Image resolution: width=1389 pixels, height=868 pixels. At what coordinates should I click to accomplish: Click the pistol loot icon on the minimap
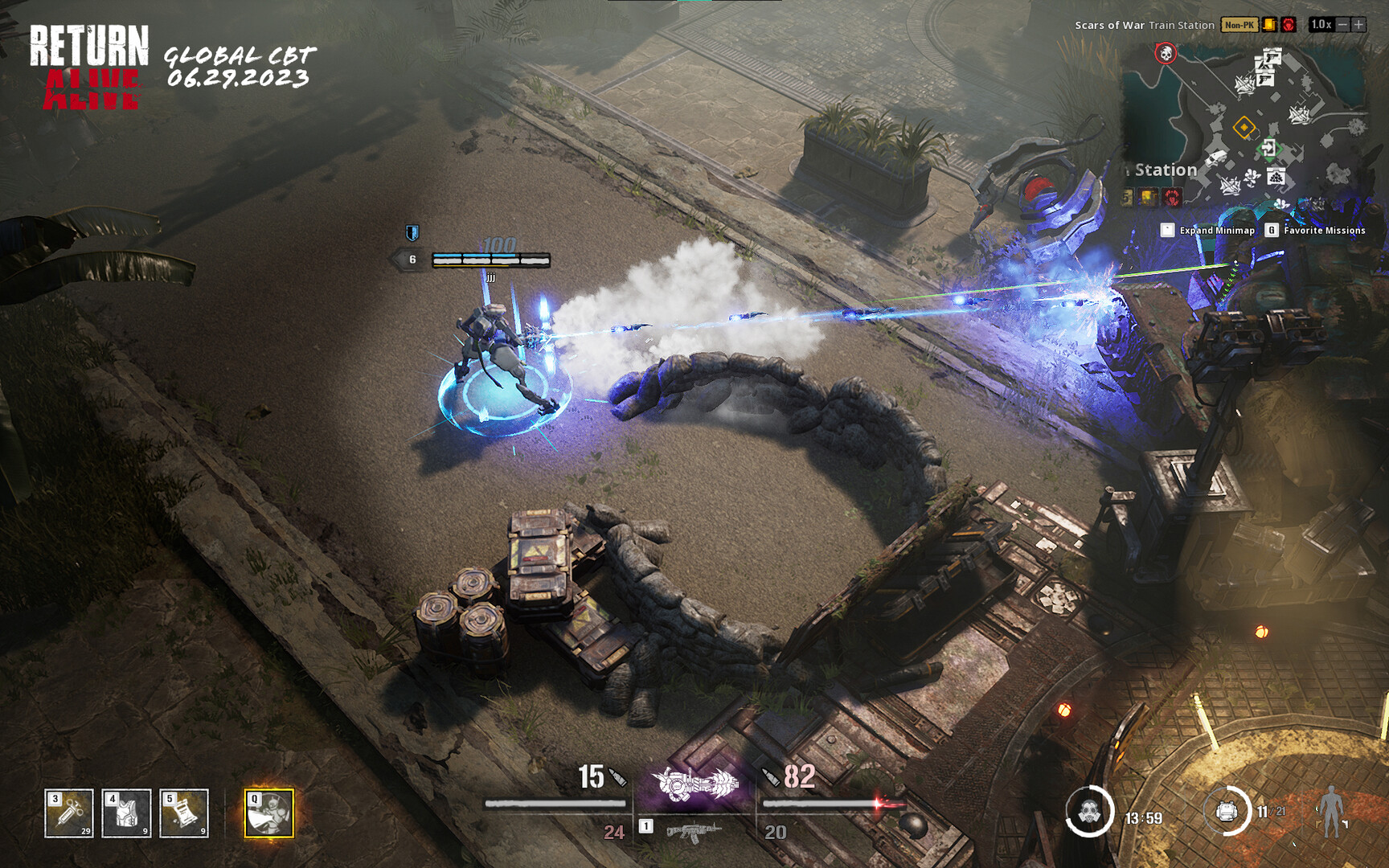pyautogui.click(x=1272, y=57)
